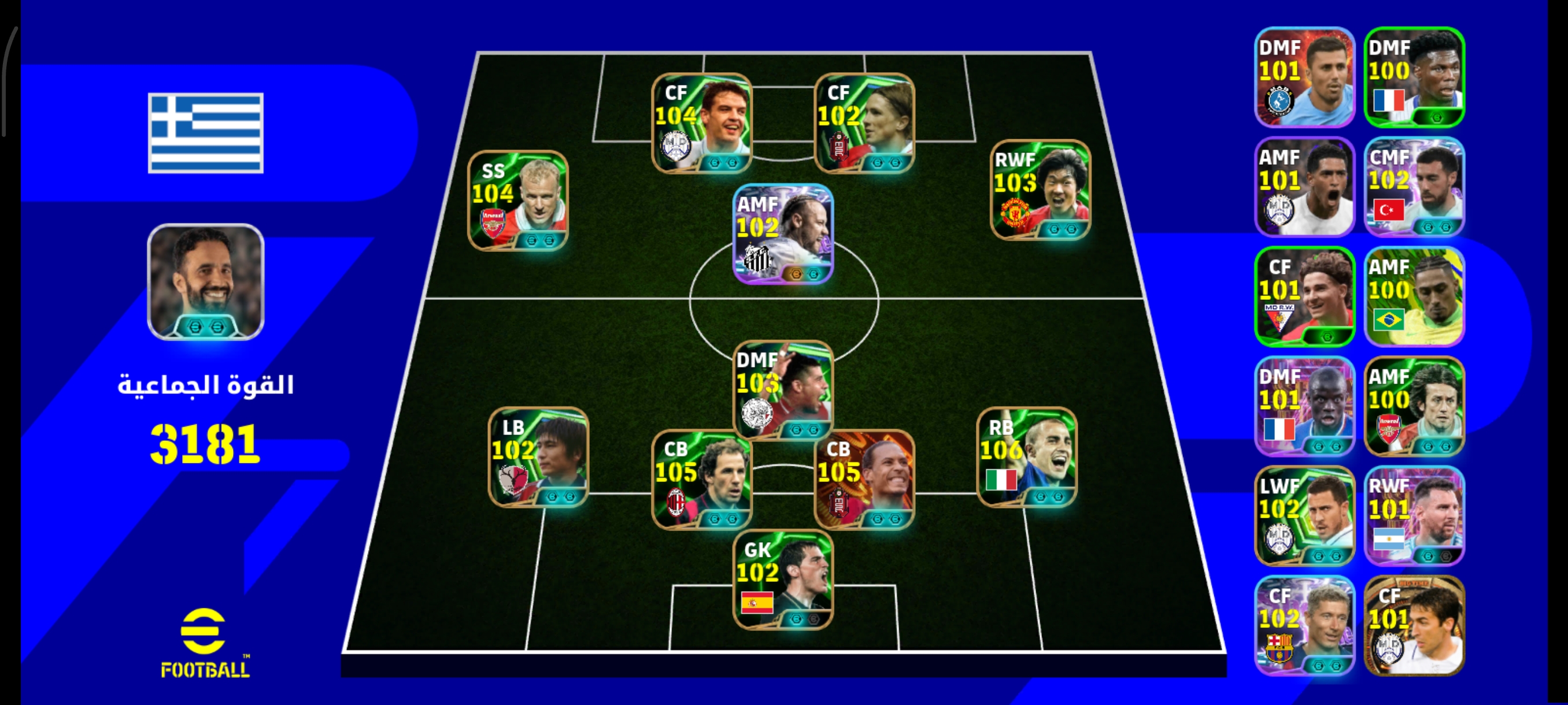Select the CMF 102 Turkey substitute card
Screen dimensions: 1568x705
(1414, 187)
